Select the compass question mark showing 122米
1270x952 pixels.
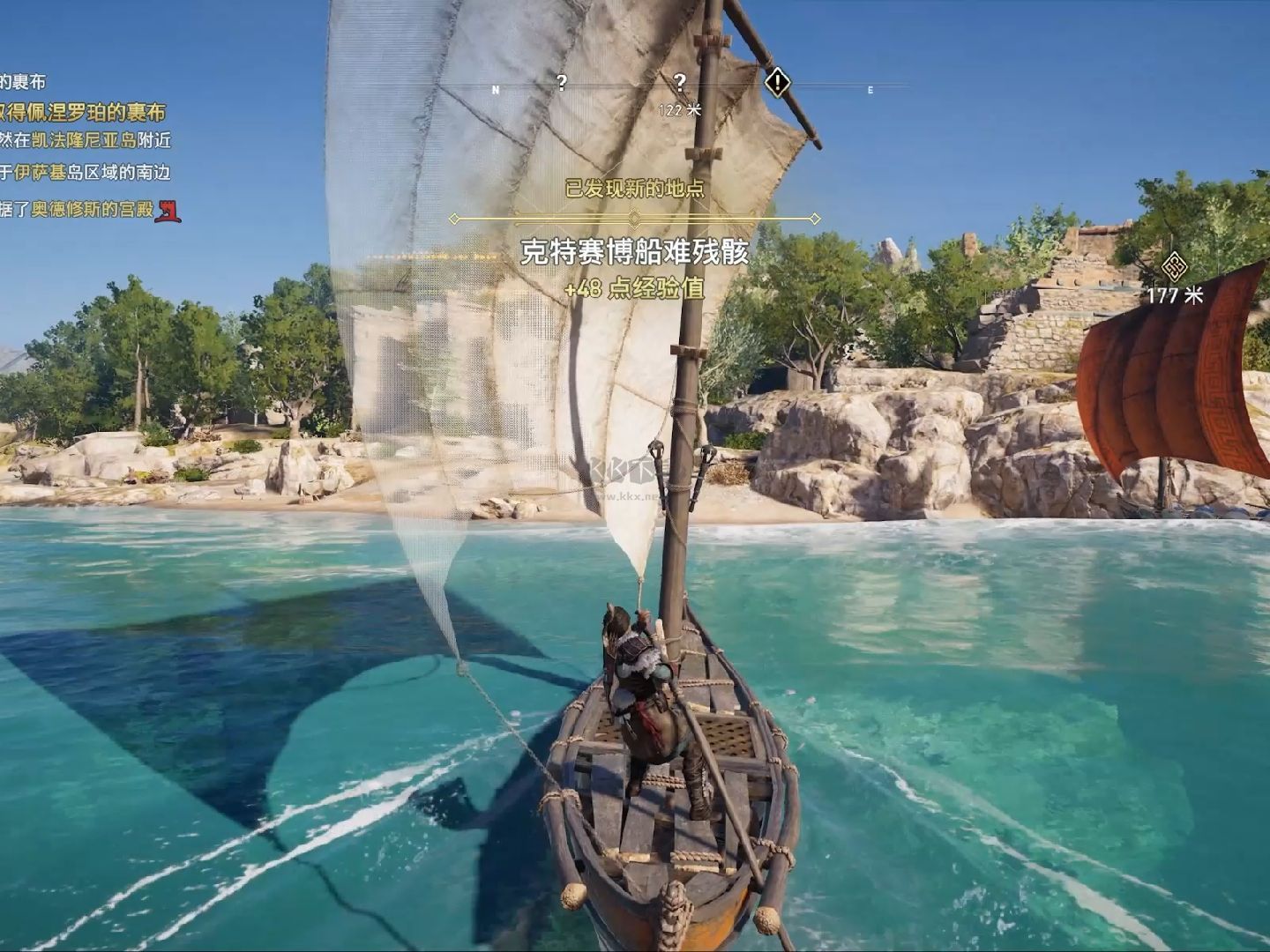click(679, 83)
